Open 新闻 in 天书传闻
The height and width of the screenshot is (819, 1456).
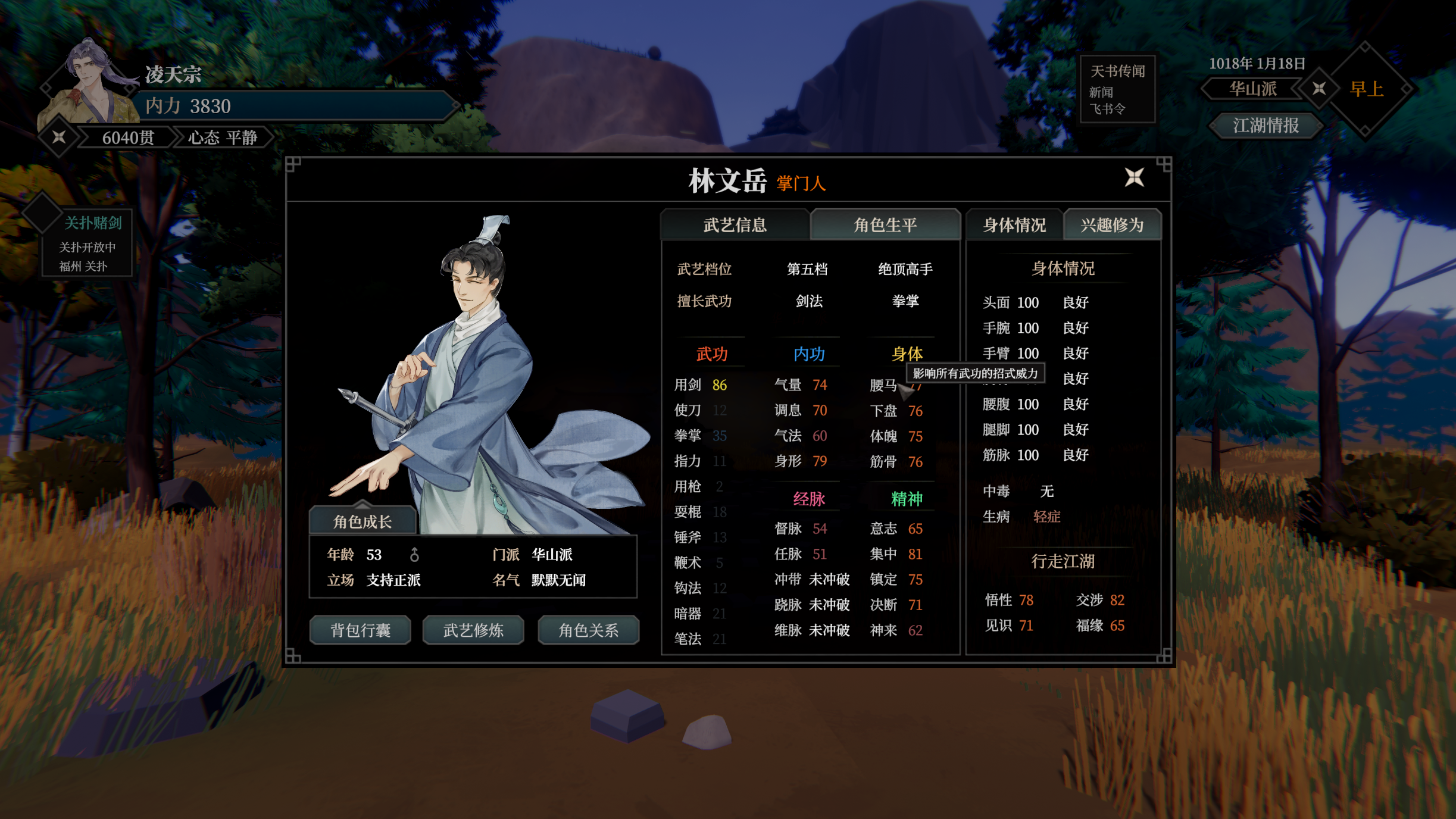1101,92
